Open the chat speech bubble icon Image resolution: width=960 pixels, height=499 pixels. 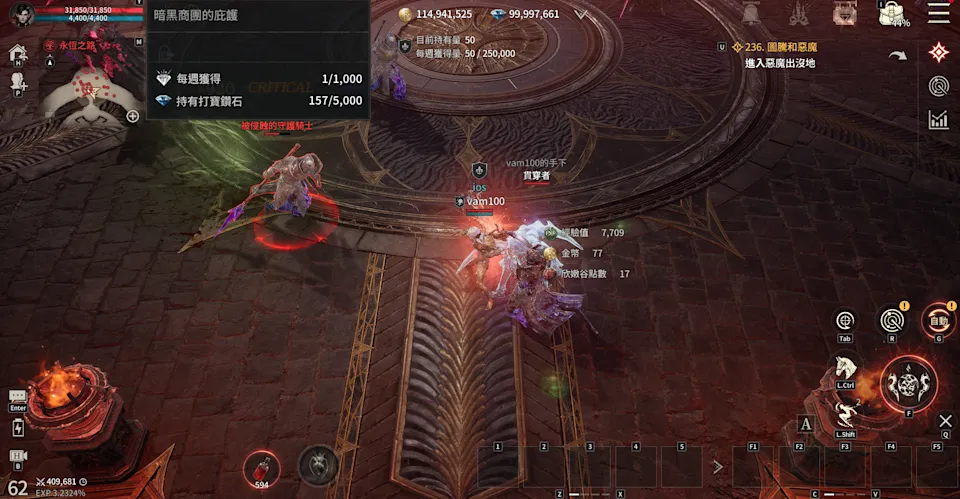pos(17,397)
